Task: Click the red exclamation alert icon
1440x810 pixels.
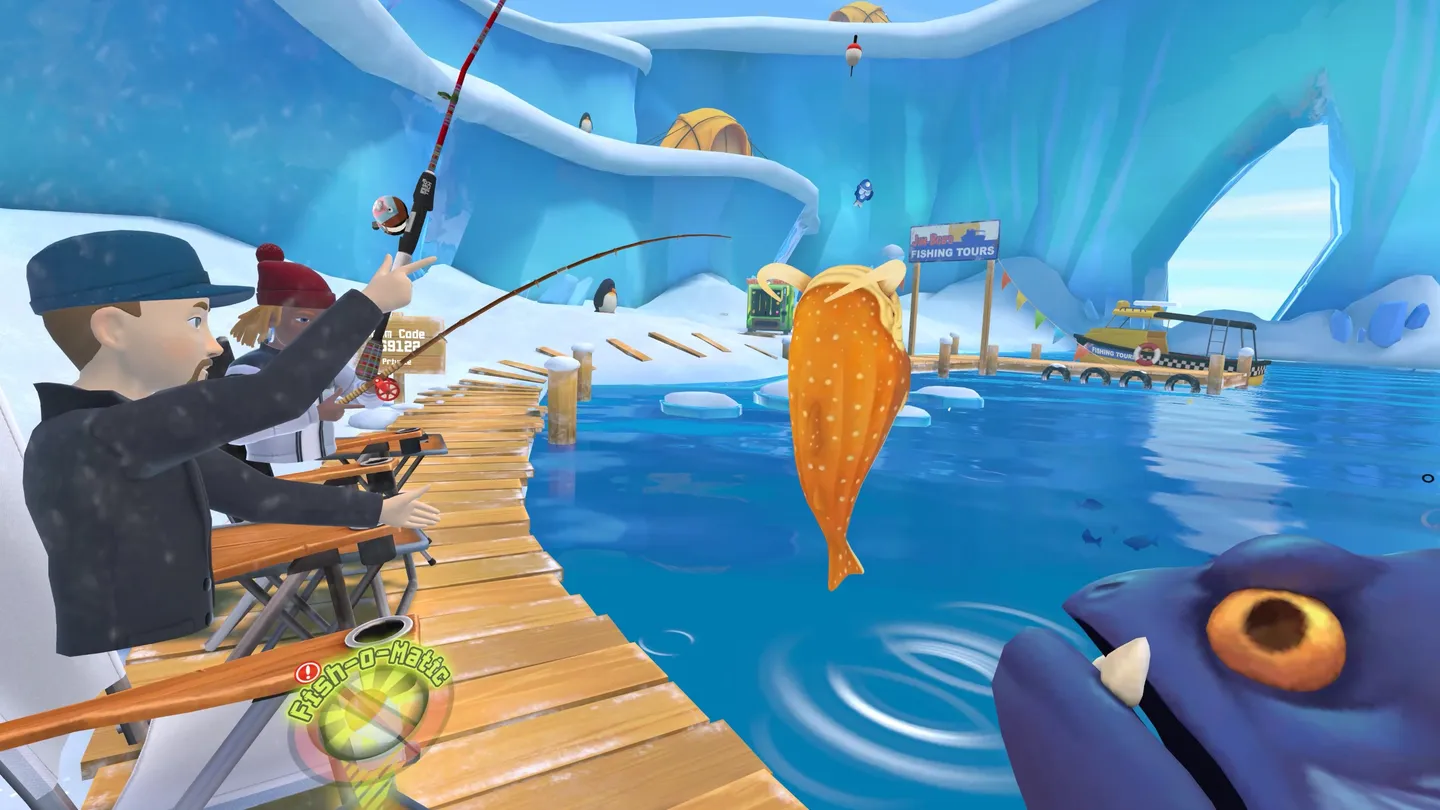Action: click(307, 672)
